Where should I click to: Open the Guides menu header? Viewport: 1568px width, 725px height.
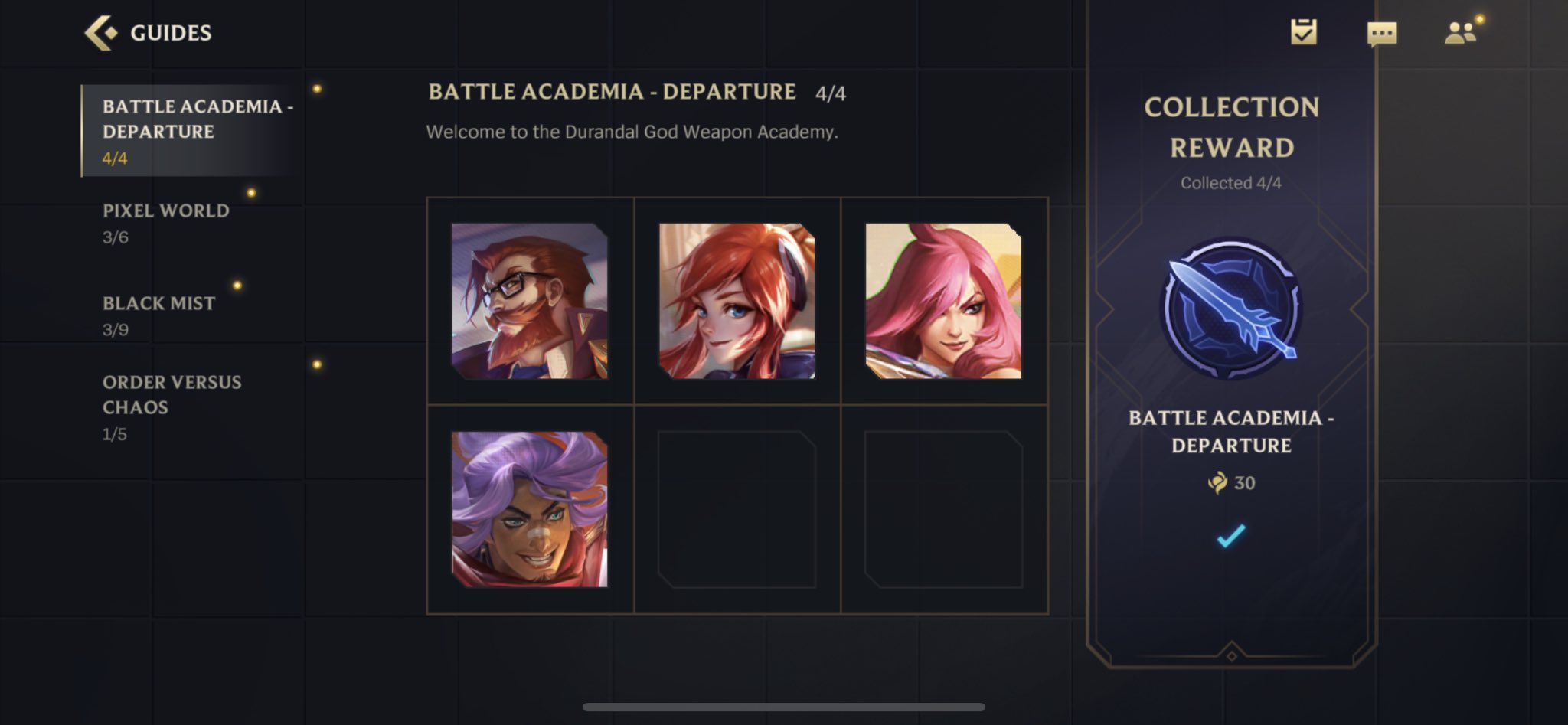[169, 33]
